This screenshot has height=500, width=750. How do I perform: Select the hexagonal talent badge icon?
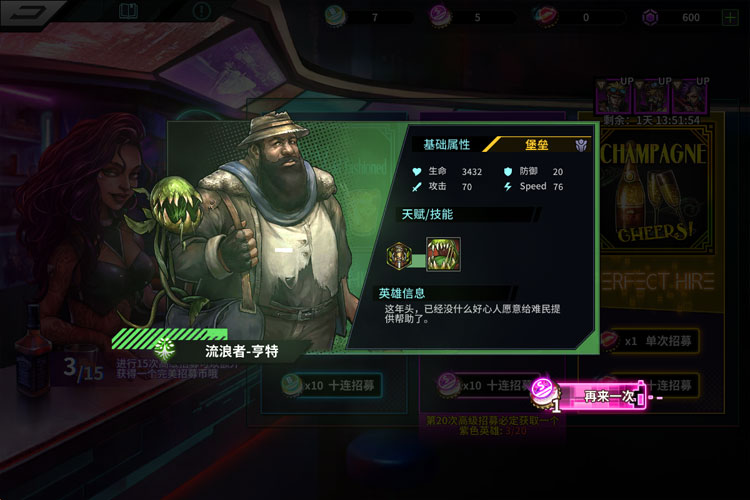(x=400, y=256)
